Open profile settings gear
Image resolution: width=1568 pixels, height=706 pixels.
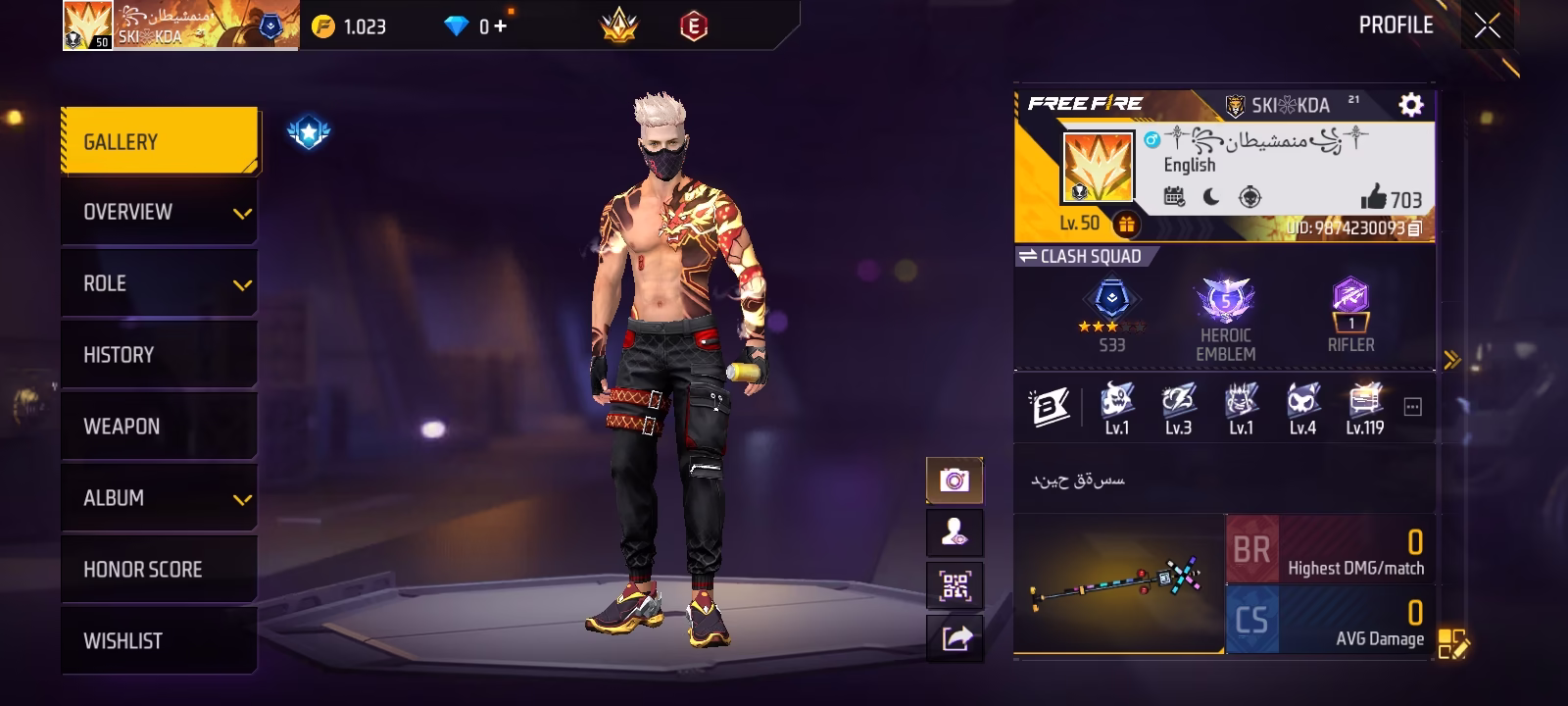point(1410,105)
